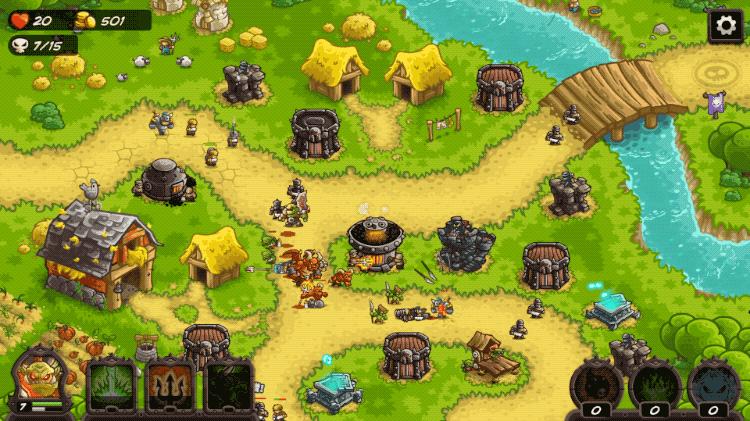Use the dark green third spell slot

229,385
